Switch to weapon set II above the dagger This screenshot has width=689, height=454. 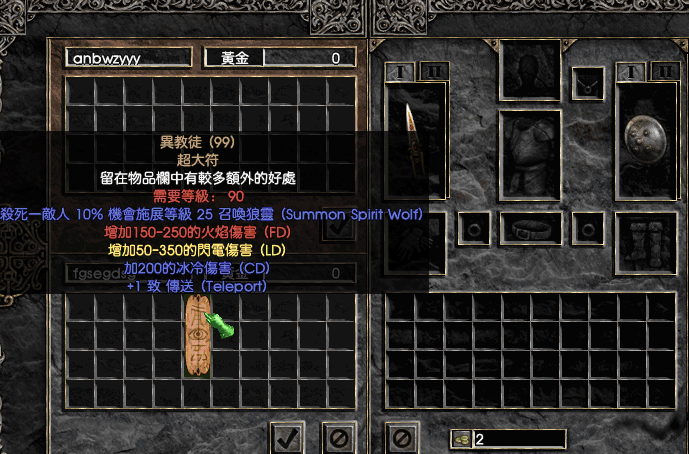click(433, 71)
